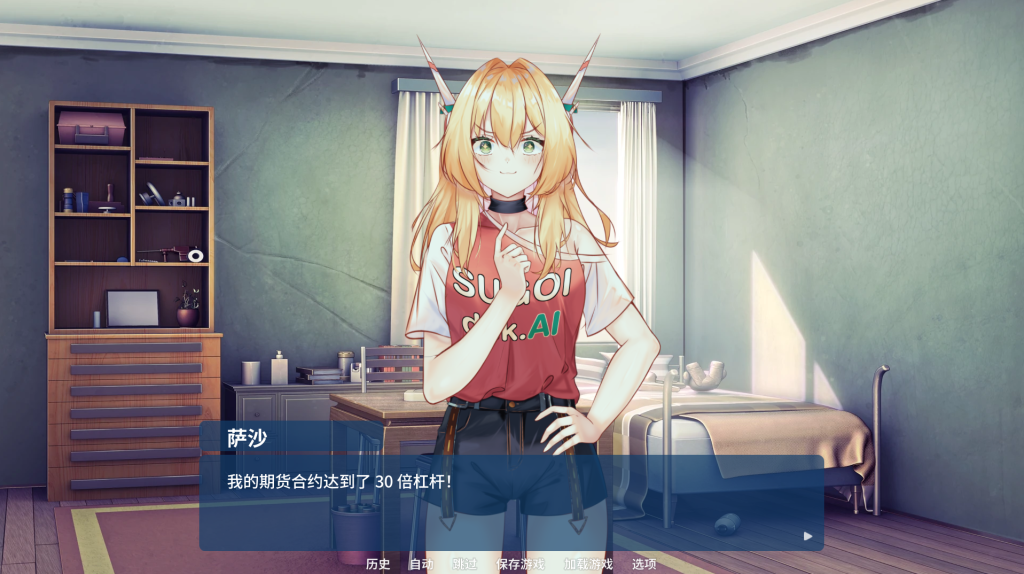This screenshot has width=1024, height=574.
Task: Open the 选项 options menu
Action: point(644,564)
